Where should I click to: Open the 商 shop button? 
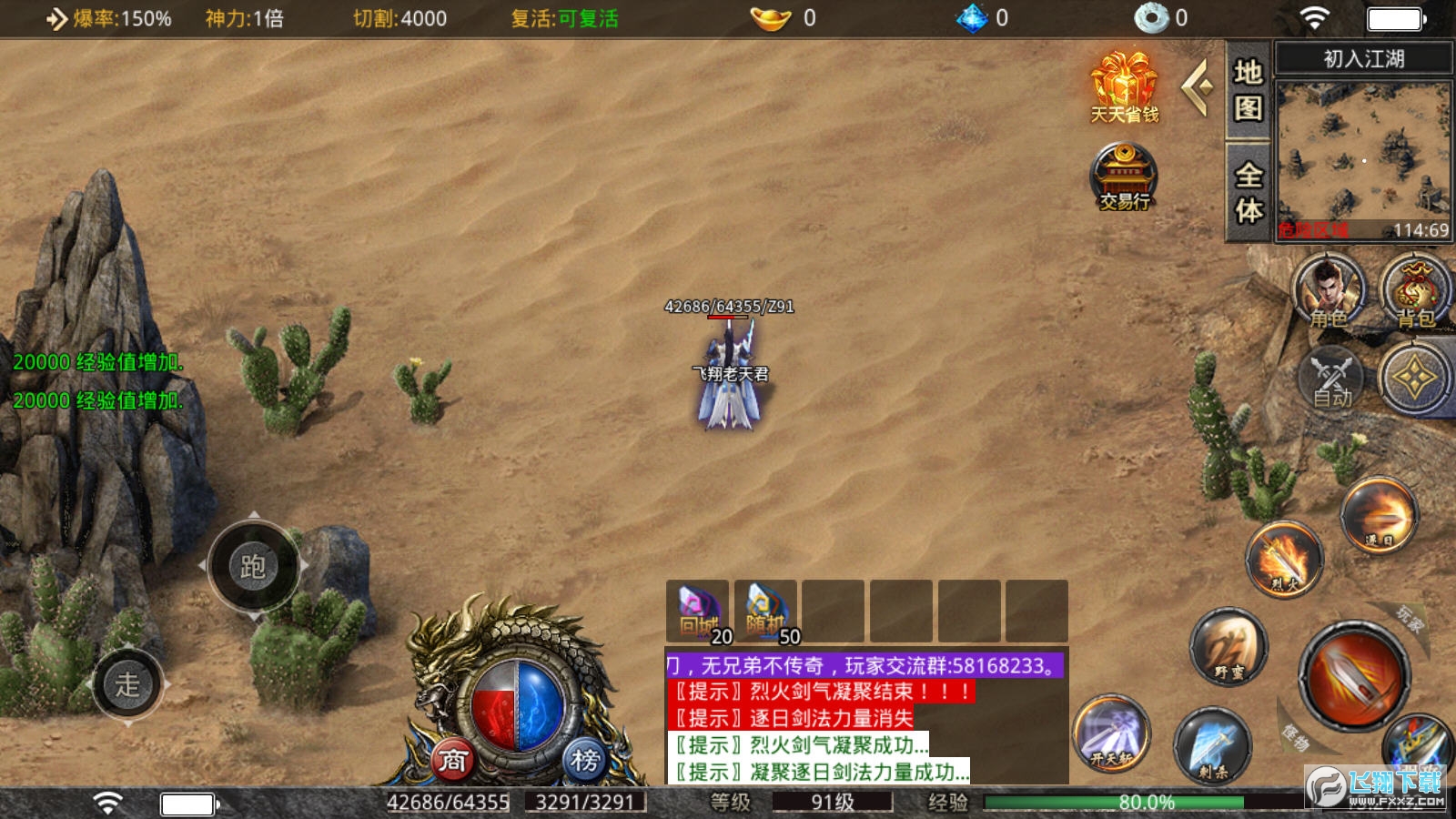coord(453,760)
